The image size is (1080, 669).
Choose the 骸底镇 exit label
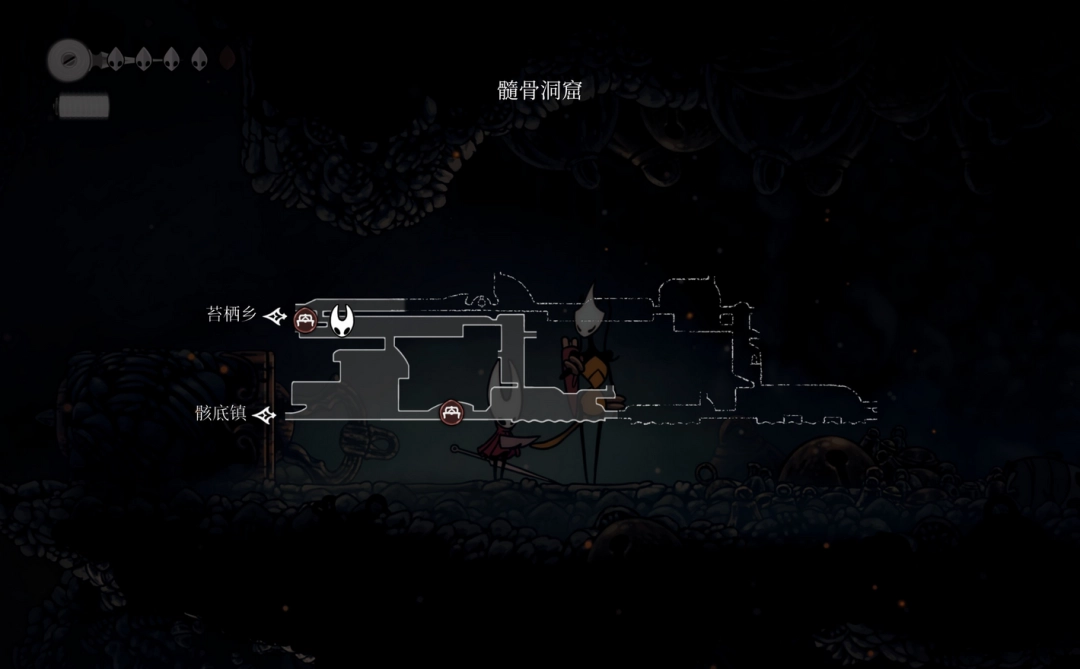click(x=221, y=413)
